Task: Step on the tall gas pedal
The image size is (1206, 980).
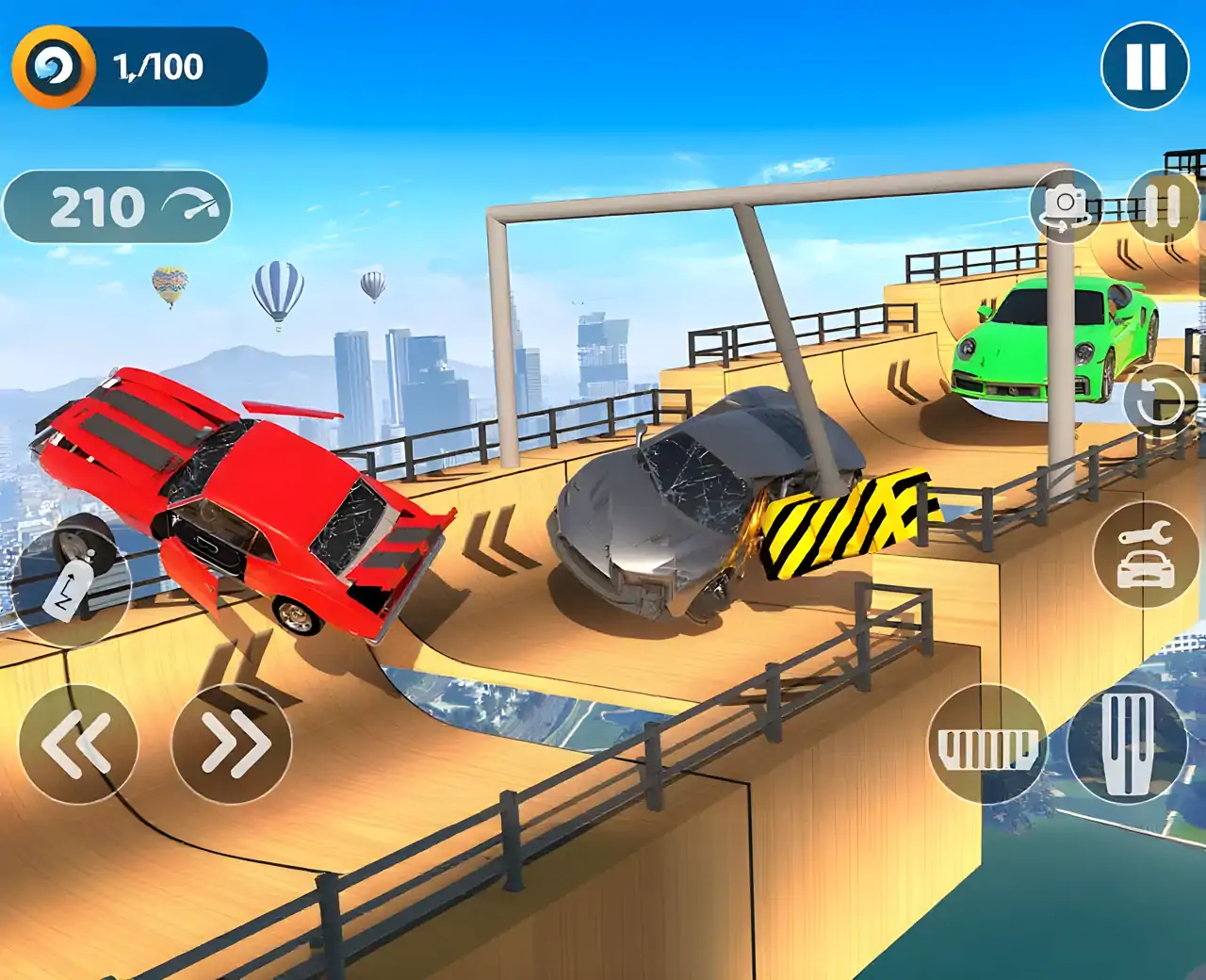Action: [1127, 744]
